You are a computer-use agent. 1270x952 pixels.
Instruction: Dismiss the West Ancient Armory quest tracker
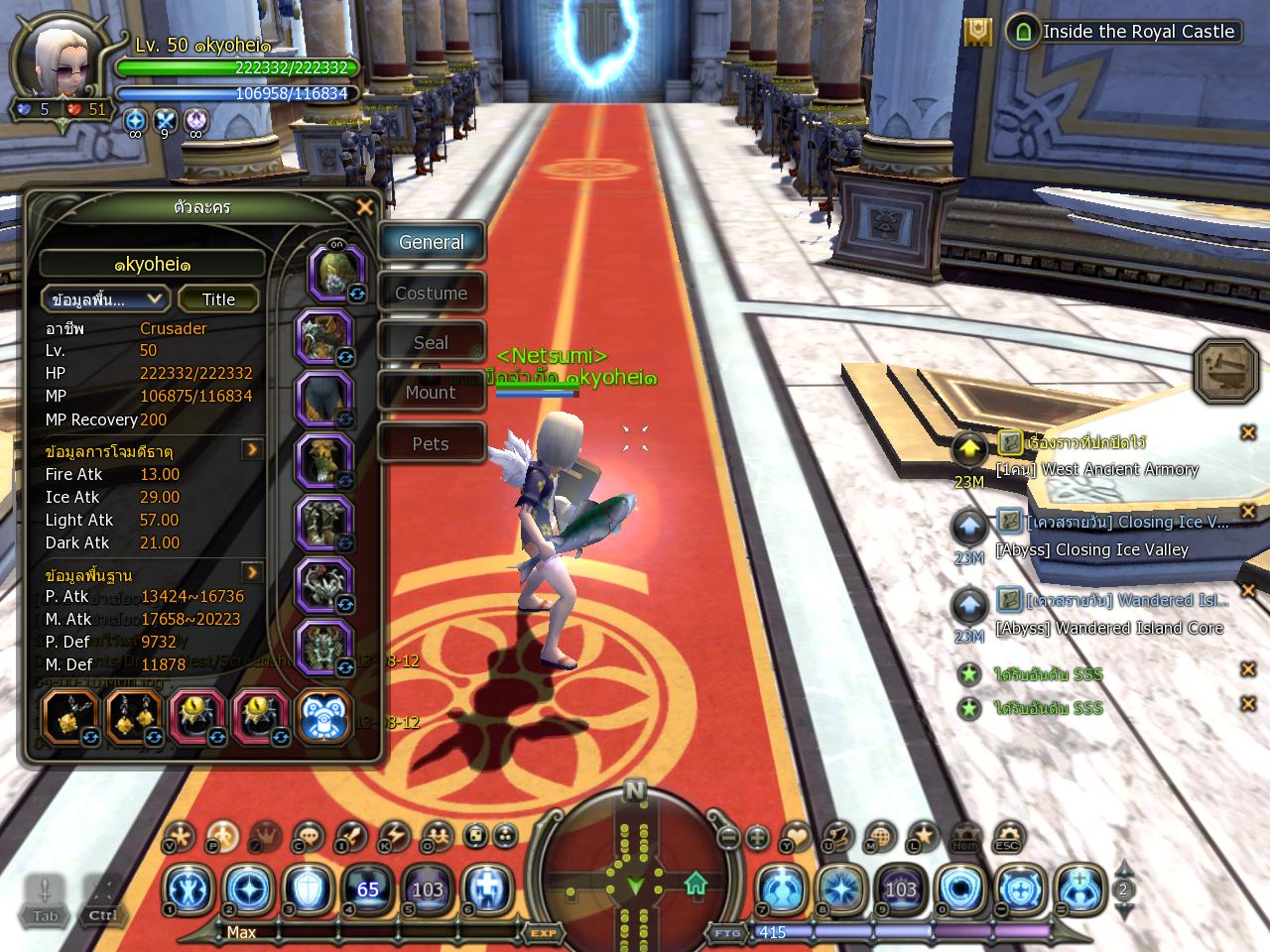point(1248,432)
